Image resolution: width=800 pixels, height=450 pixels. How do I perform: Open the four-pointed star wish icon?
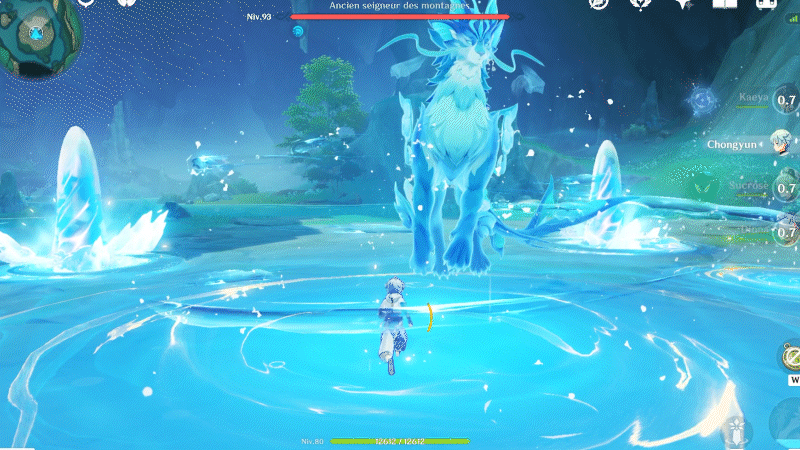click(684, 4)
